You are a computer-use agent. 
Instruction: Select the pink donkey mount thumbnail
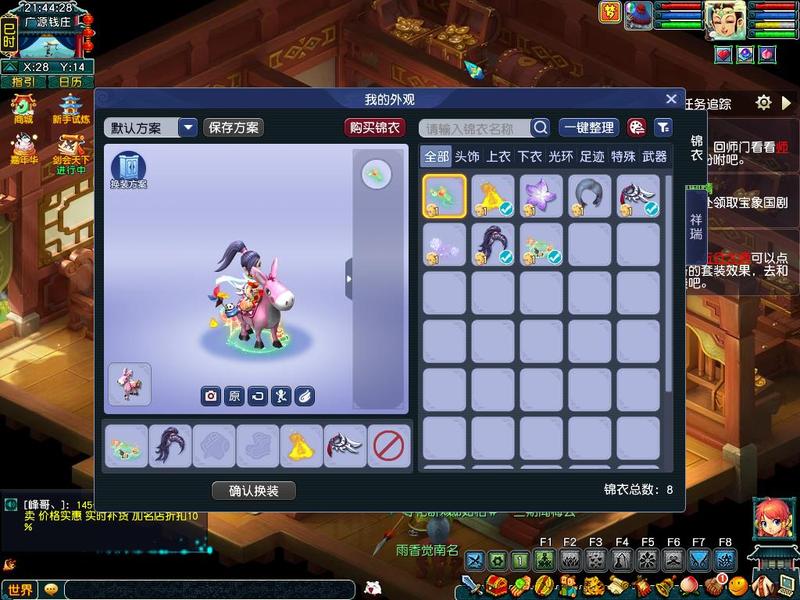(x=129, y=384)
